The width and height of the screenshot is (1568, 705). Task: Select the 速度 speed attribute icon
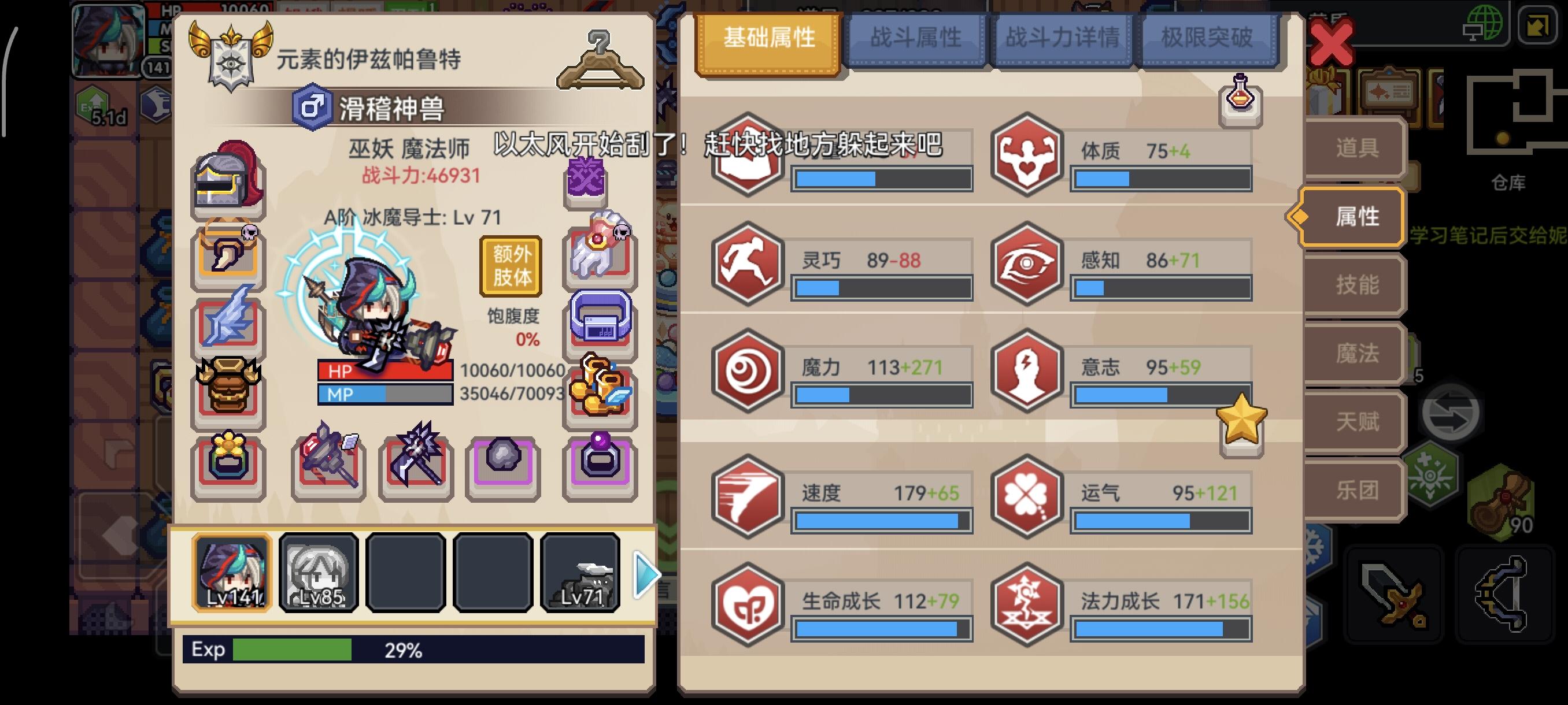[748, 500]
